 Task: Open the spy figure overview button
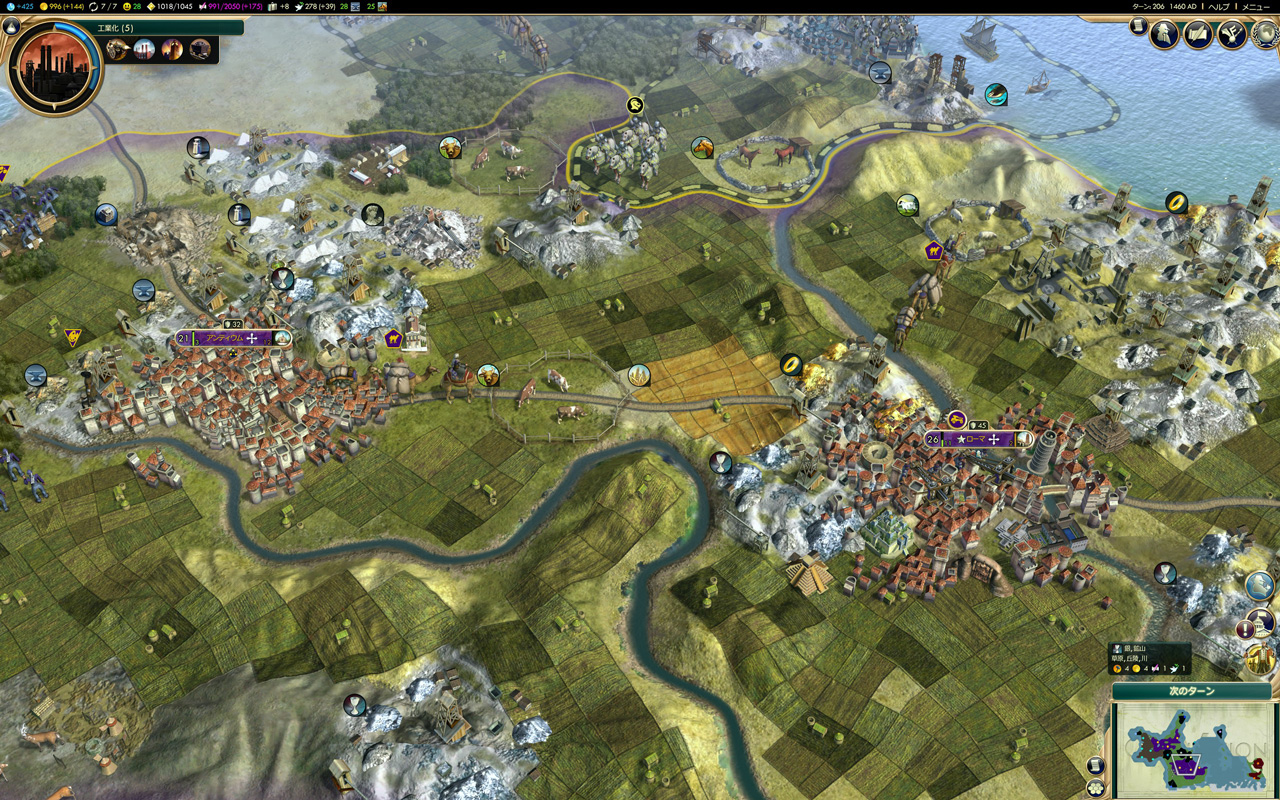[1165, 35]
